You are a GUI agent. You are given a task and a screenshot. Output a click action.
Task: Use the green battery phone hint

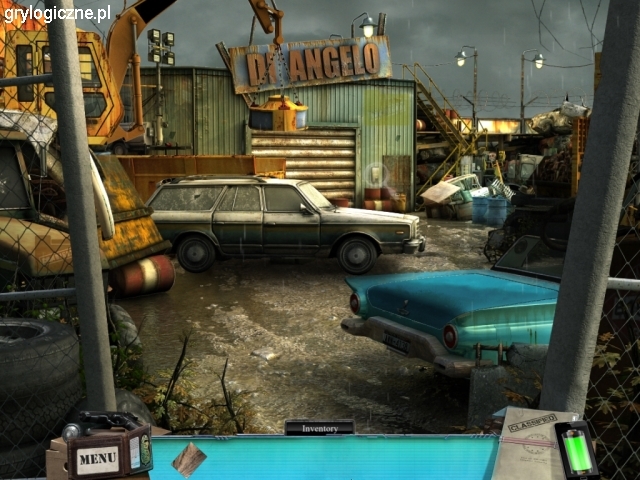pos(577,449)
